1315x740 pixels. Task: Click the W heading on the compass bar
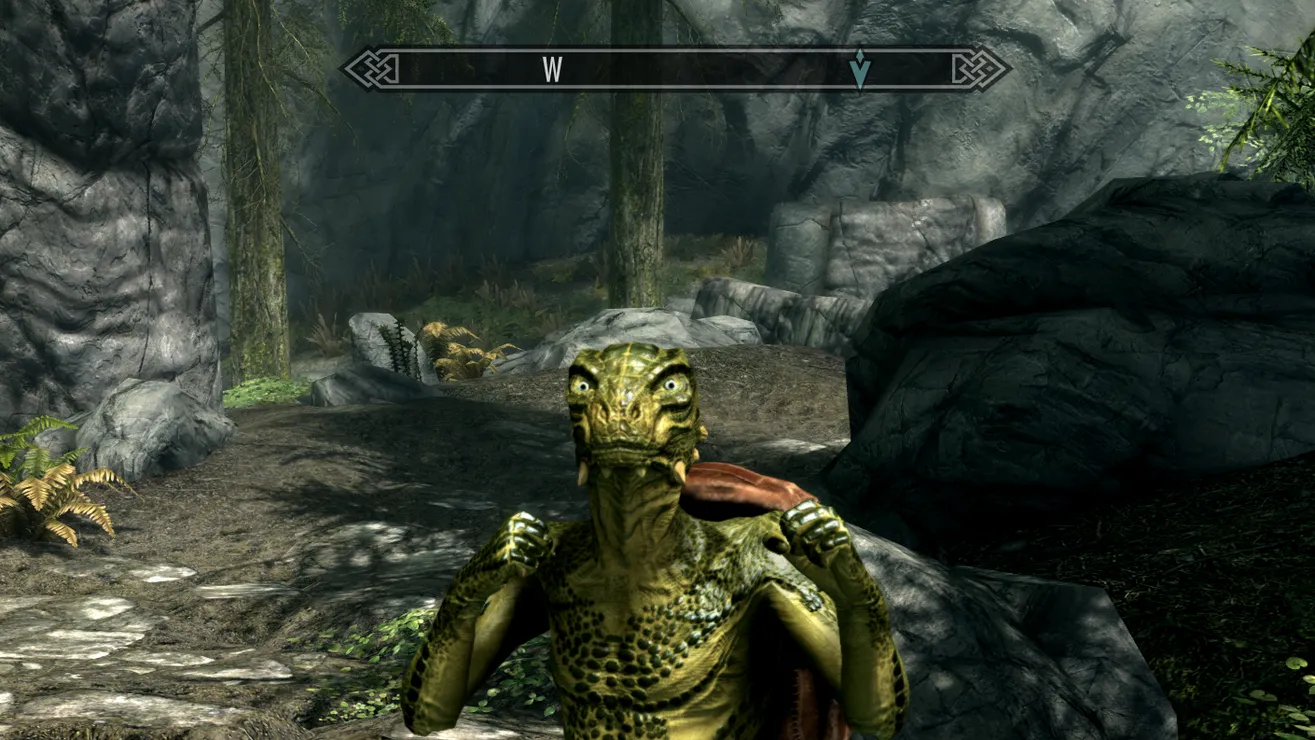pyautogui.click(x=552, y=69)
